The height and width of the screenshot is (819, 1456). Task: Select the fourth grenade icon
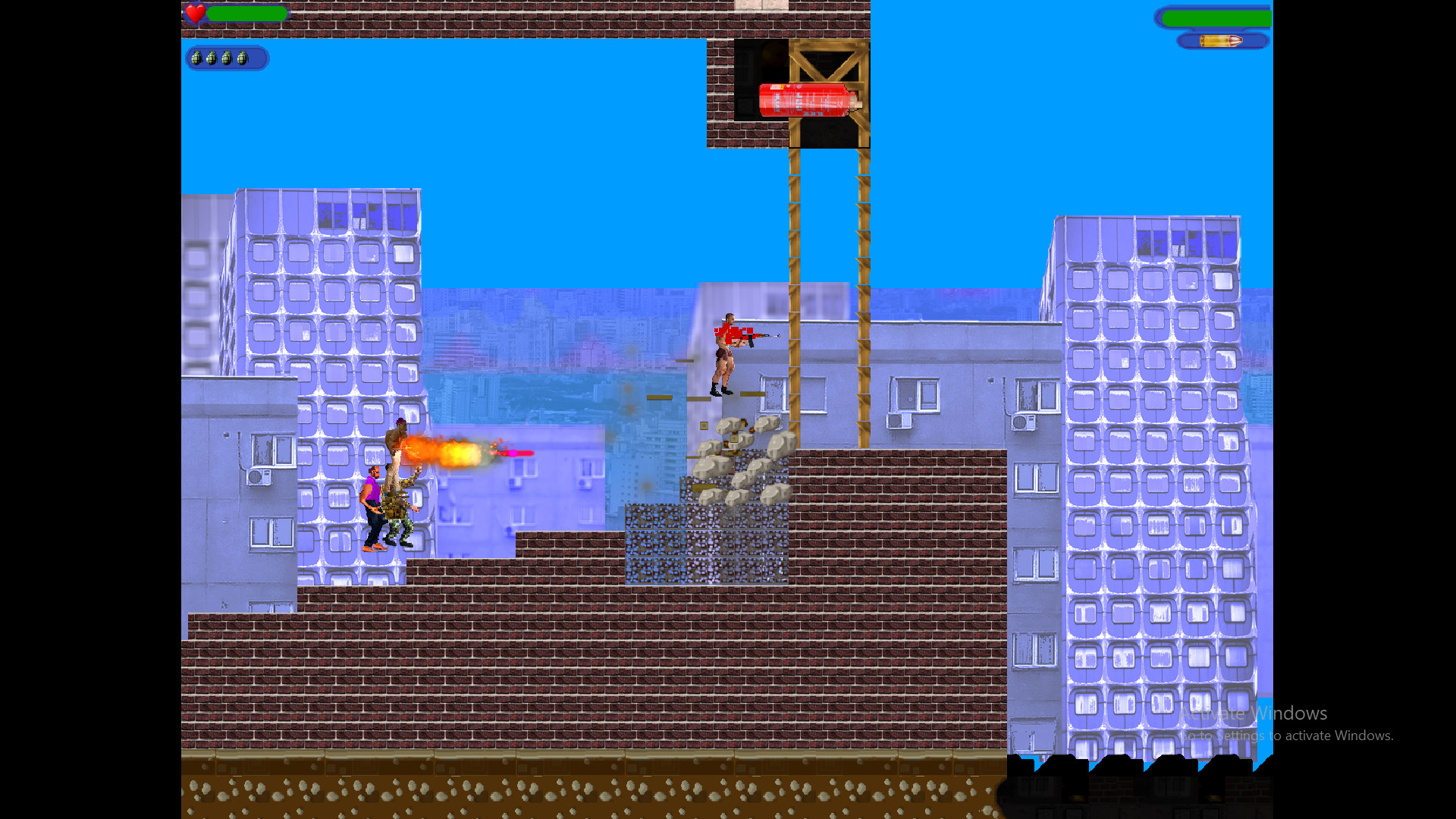coord(243,57)
